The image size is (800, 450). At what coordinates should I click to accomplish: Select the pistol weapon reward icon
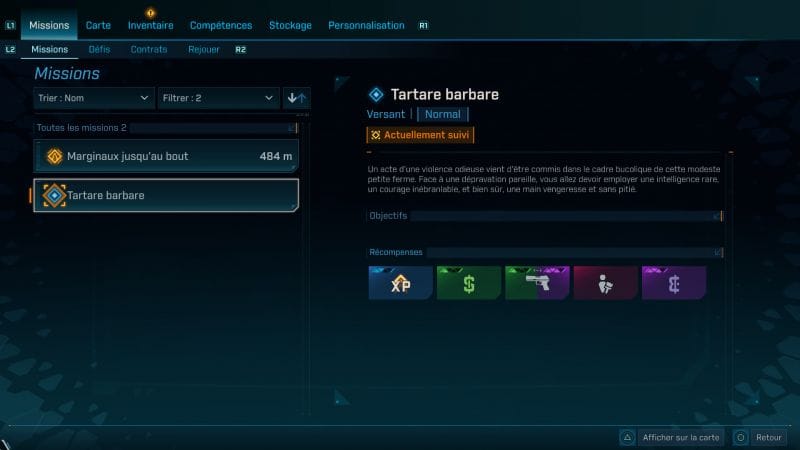tap(537, 284)
